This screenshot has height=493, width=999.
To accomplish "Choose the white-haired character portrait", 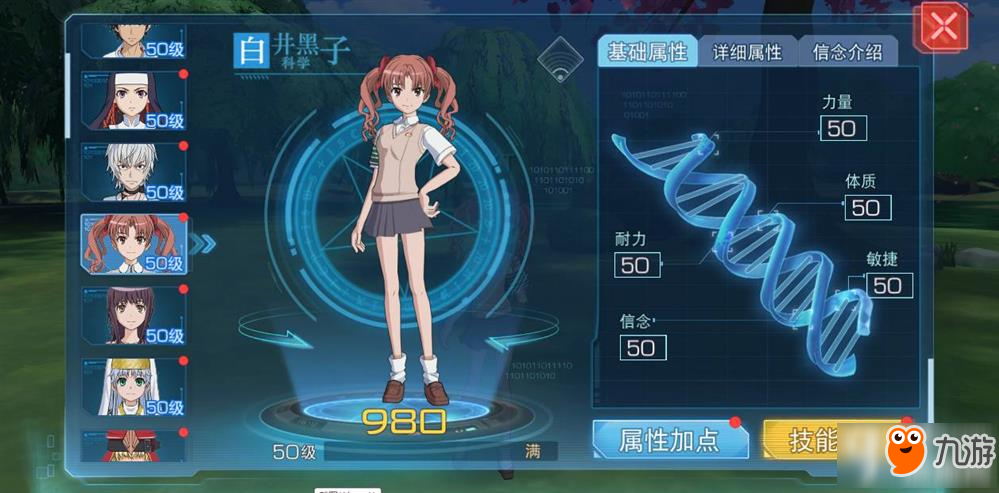I will [134, 172].
